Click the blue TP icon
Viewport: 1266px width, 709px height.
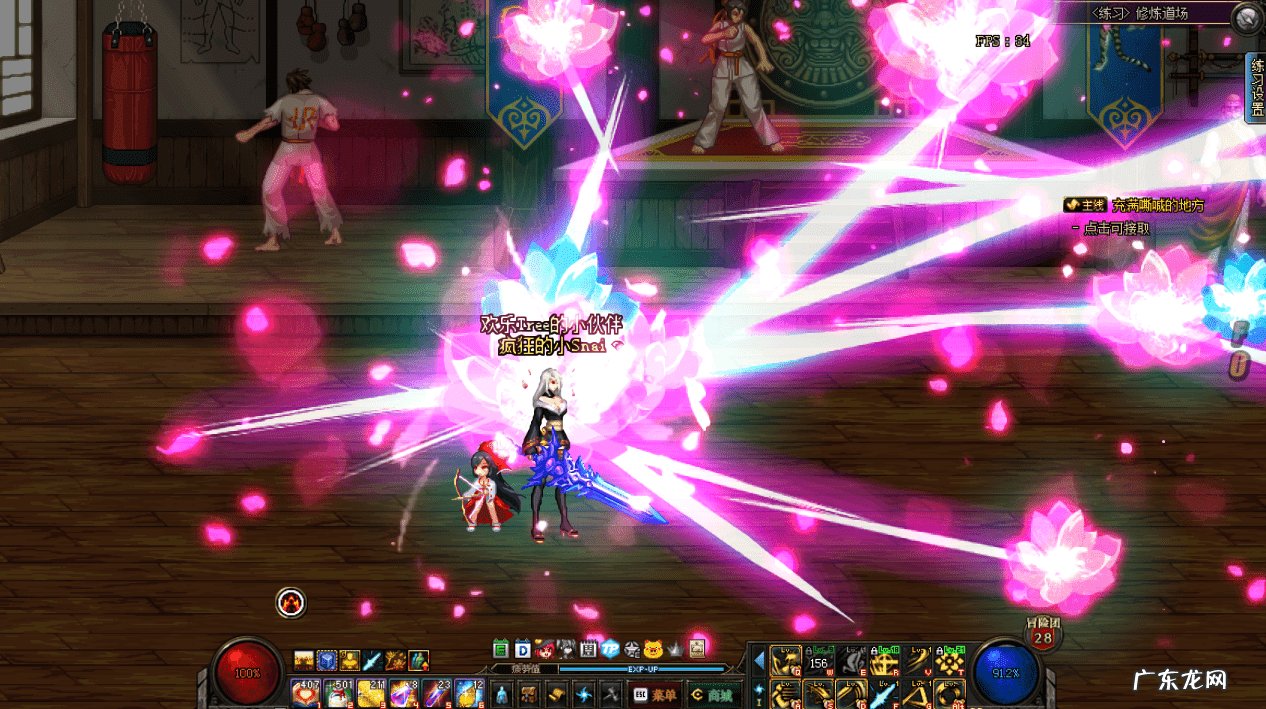610,648
